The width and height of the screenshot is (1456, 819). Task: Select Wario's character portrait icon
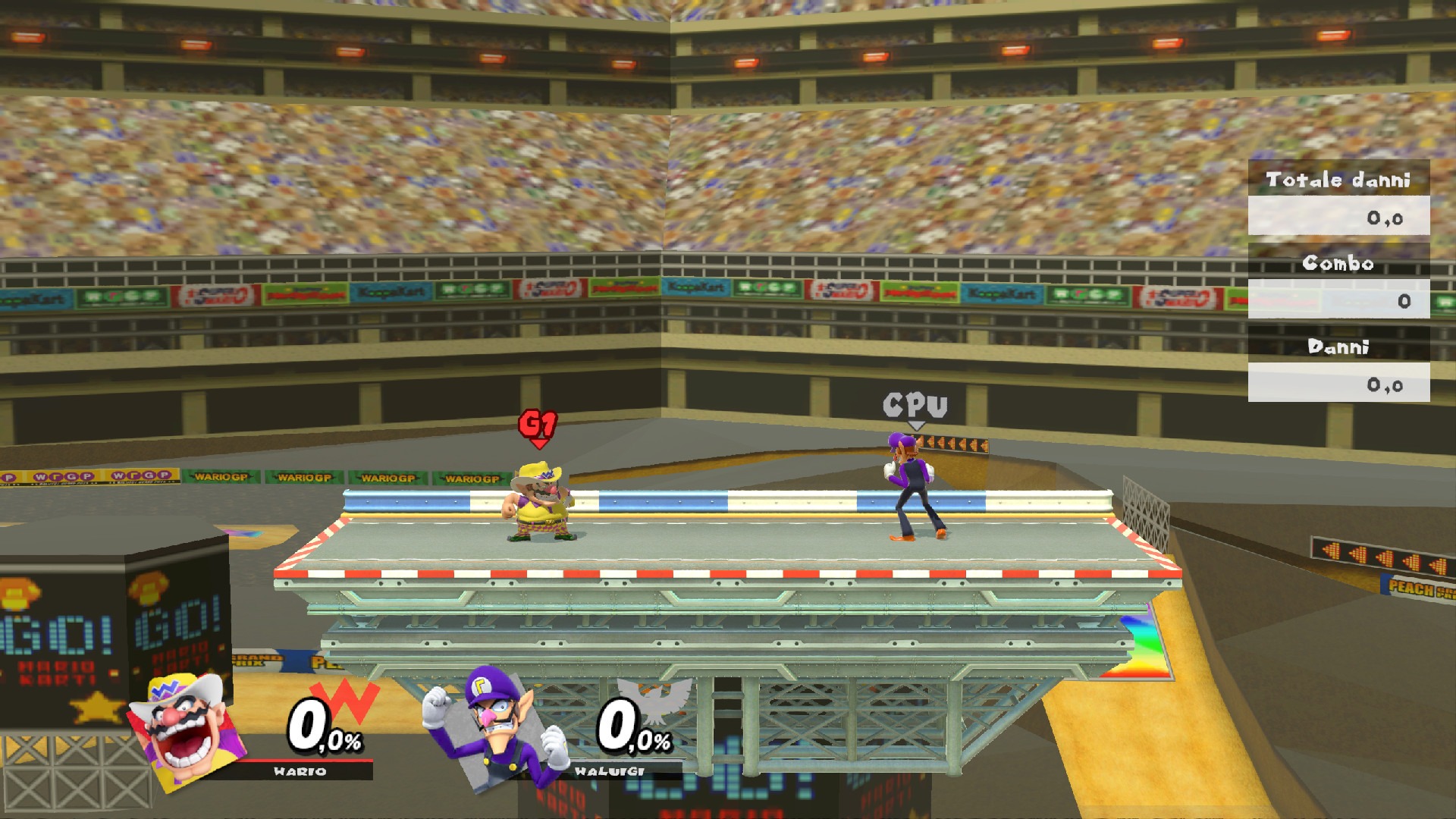pos(185,730)
